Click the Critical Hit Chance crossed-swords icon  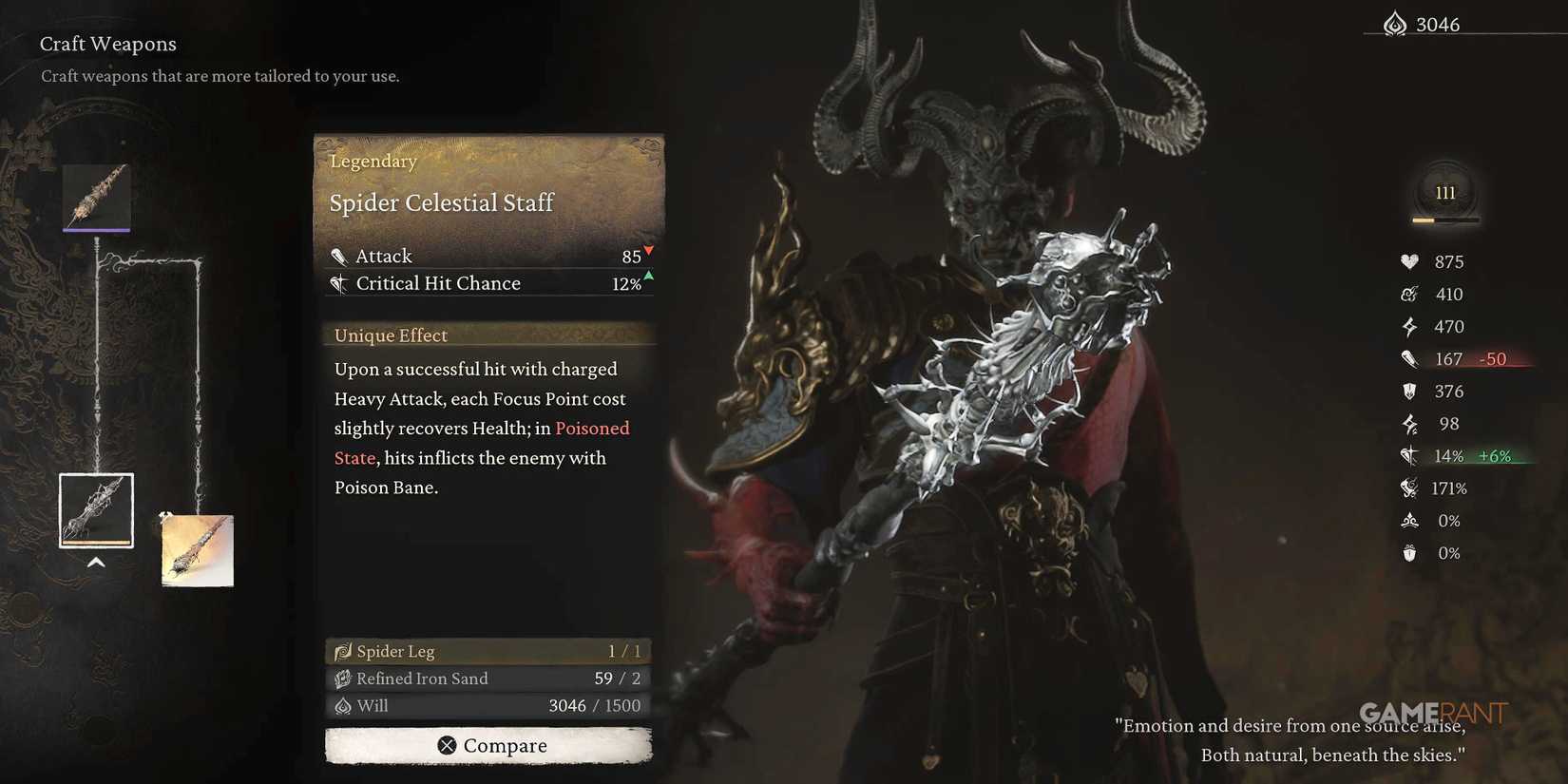click(x=1409, y=455)
